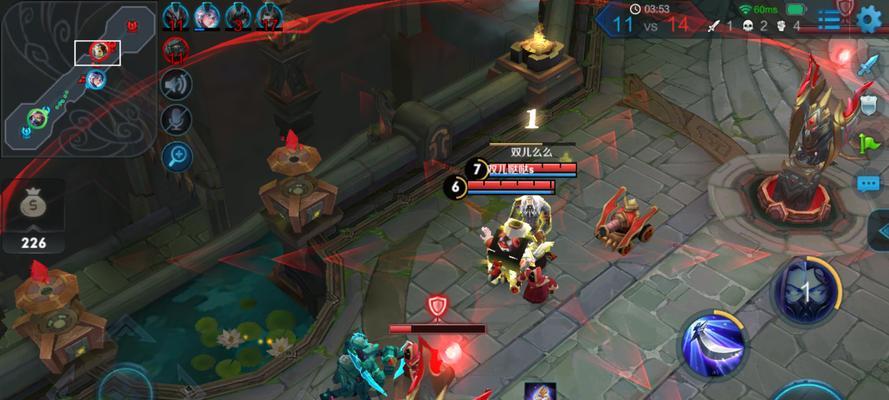Click the magnifier zoom button beside minimap

point(177,155)
